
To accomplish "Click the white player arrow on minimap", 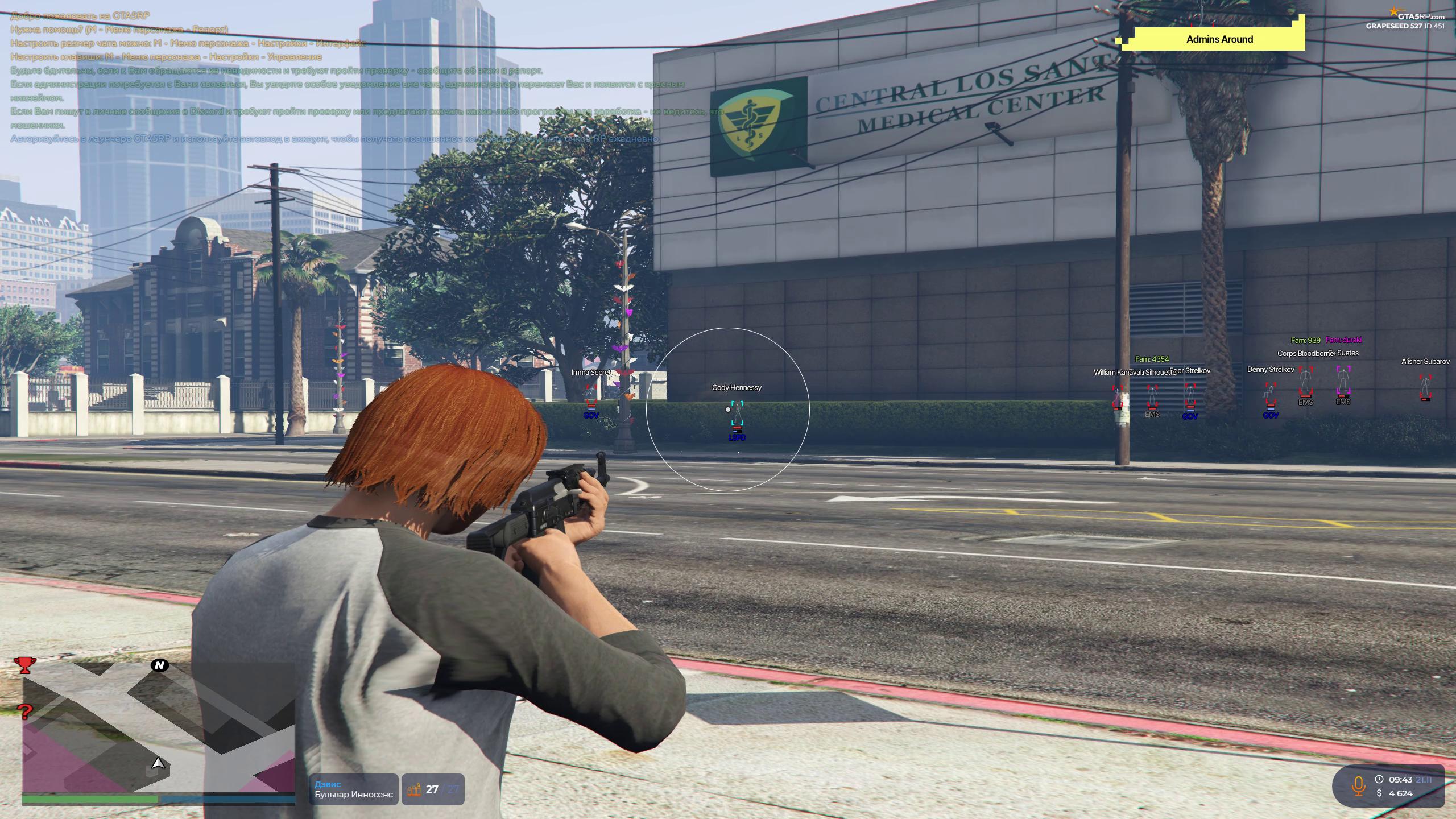I will pos(159,764).
